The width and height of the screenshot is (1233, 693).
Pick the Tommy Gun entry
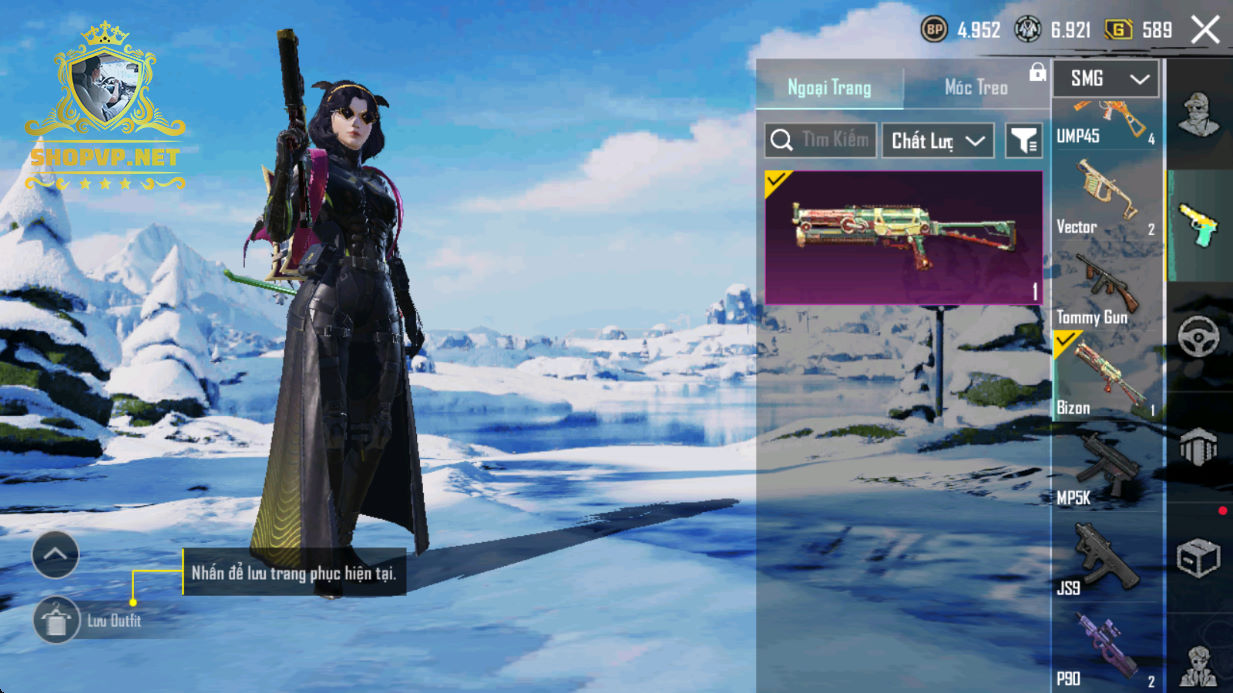(x=1106, y=290)
